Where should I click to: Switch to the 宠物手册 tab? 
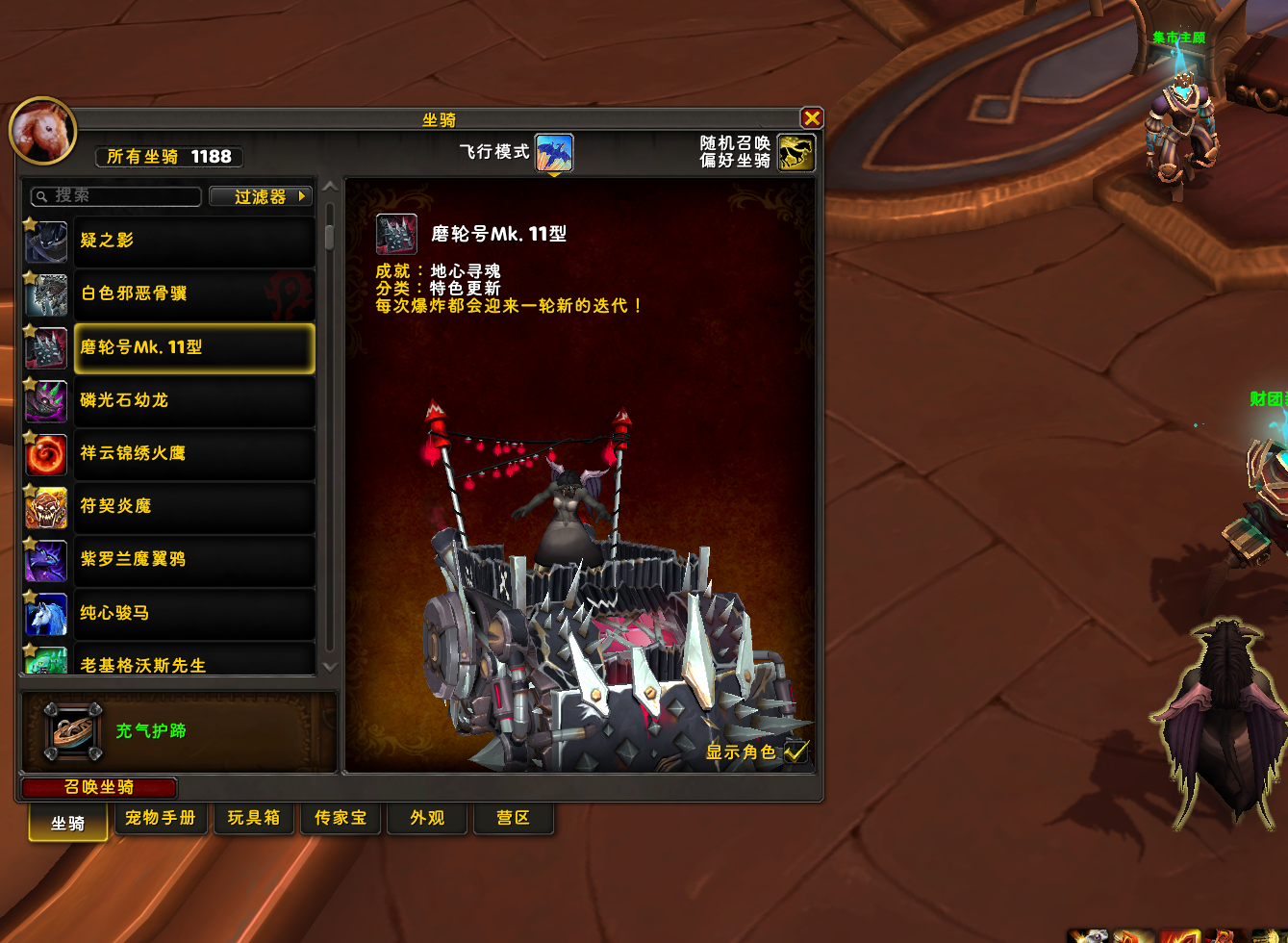161,818
